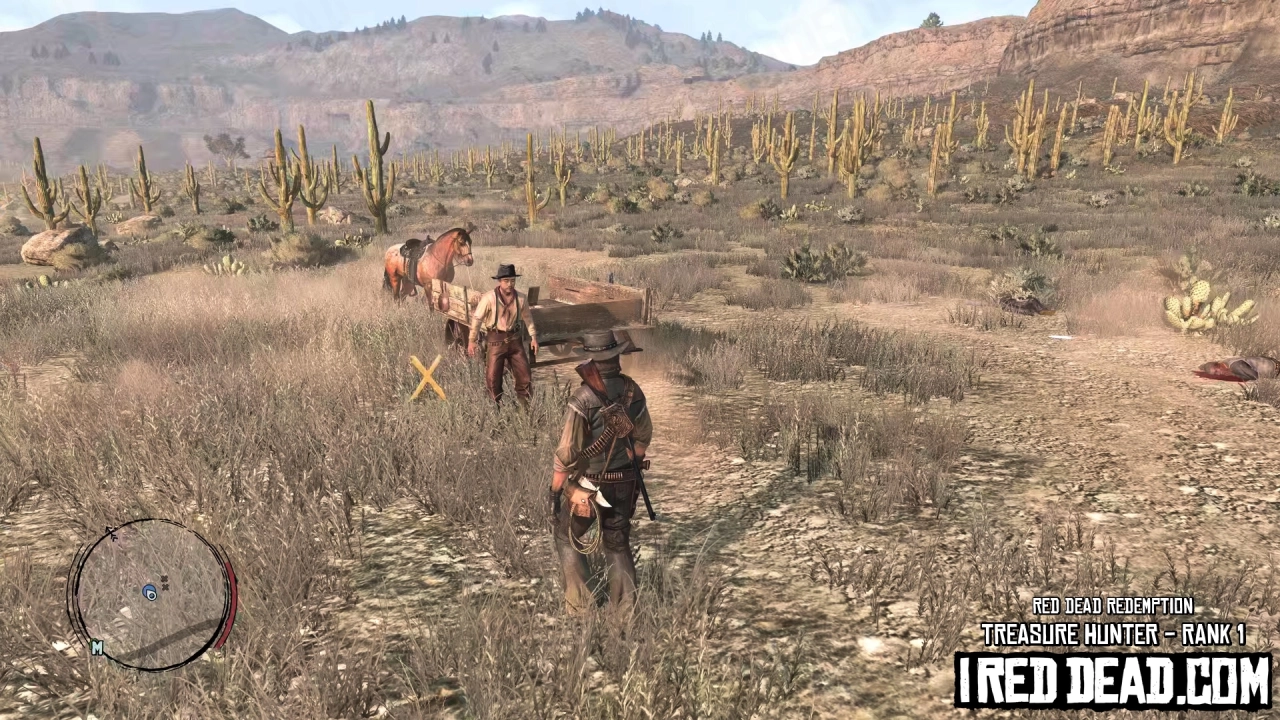Click the yellow X dig marker on the ground
1280x720 pixels.
pos(428,378)
